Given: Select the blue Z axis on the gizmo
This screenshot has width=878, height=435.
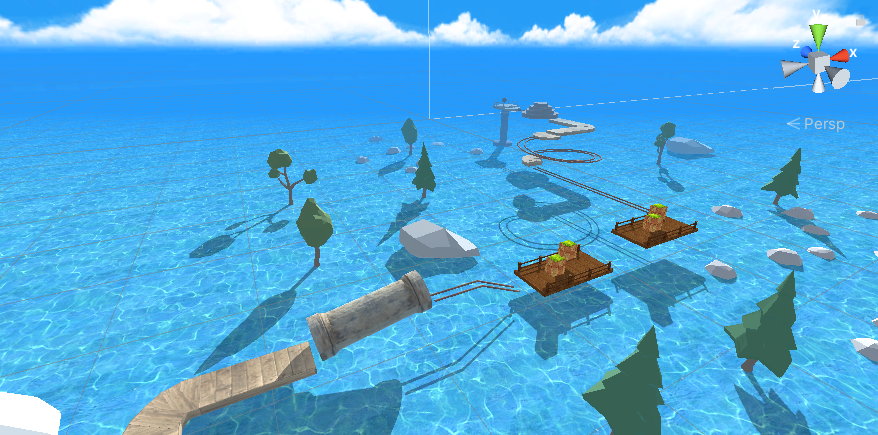Looking at the screenshot, I should click(805, 51).
